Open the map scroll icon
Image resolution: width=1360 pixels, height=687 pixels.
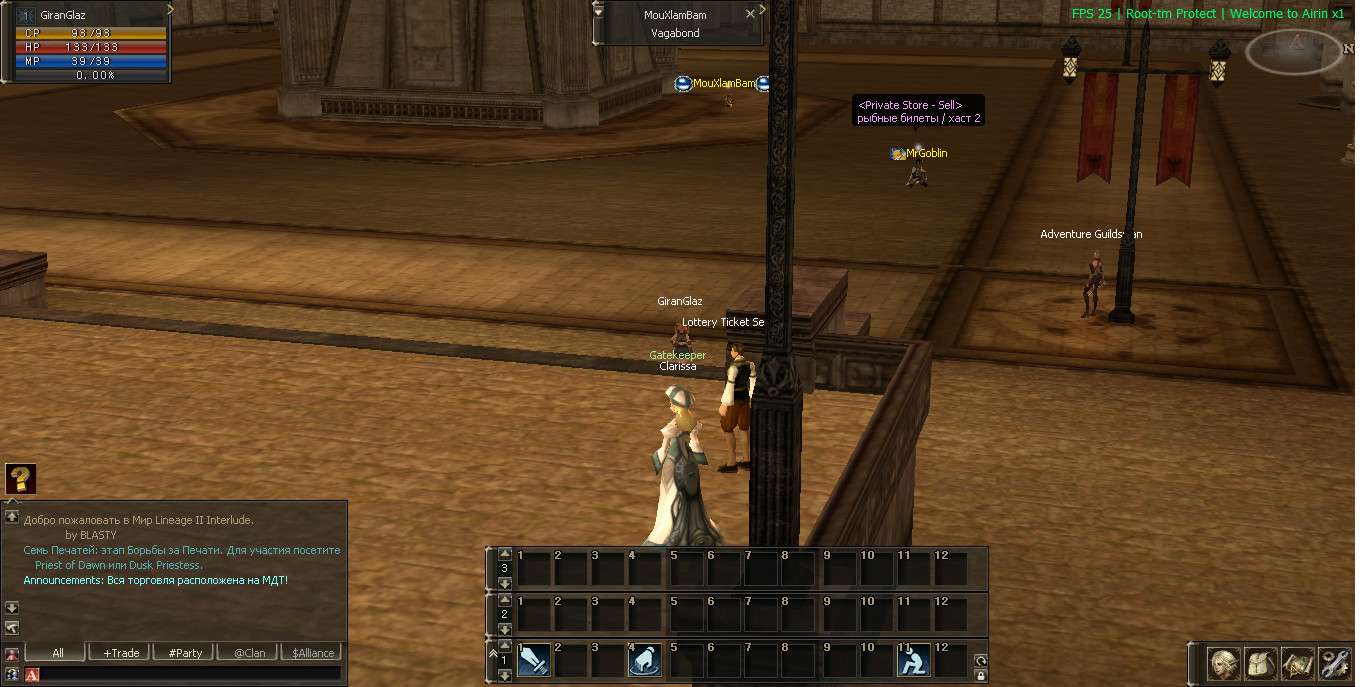(1298, 663)
